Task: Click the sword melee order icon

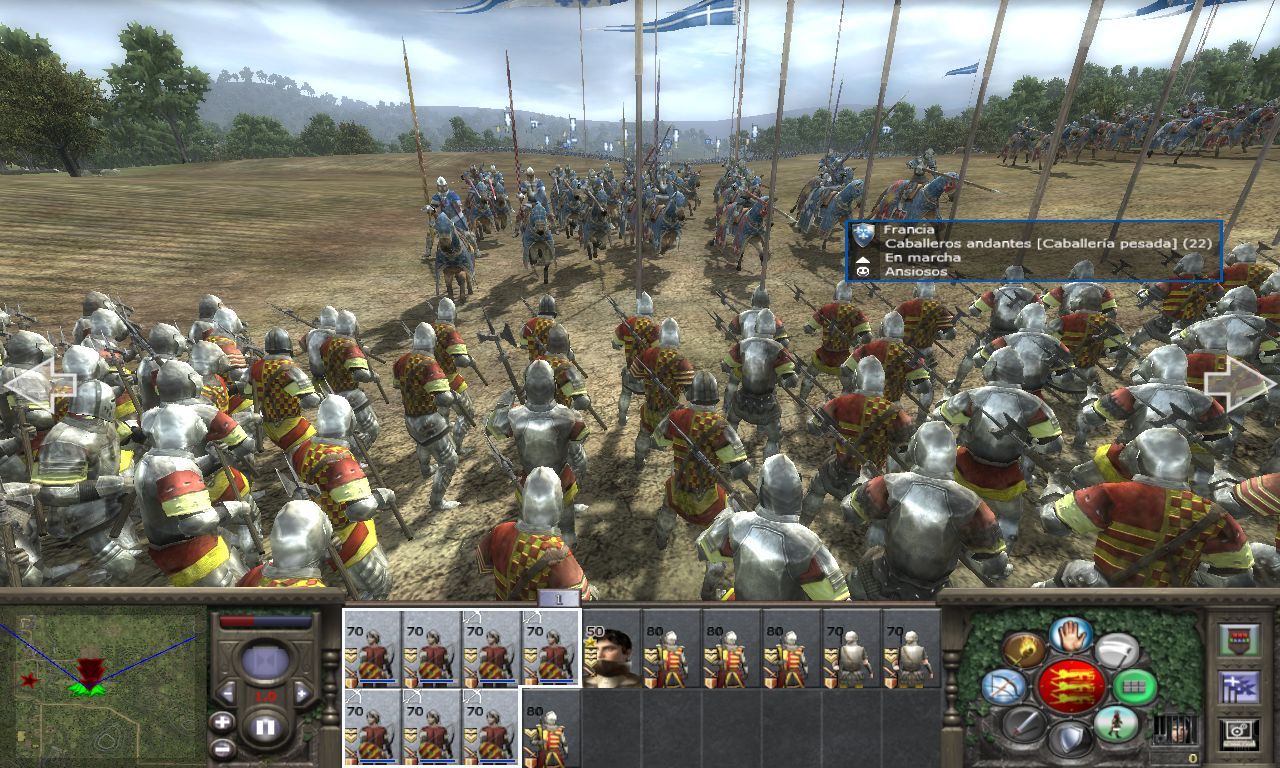Action: pyautogui.click(x=1023, y=724)
